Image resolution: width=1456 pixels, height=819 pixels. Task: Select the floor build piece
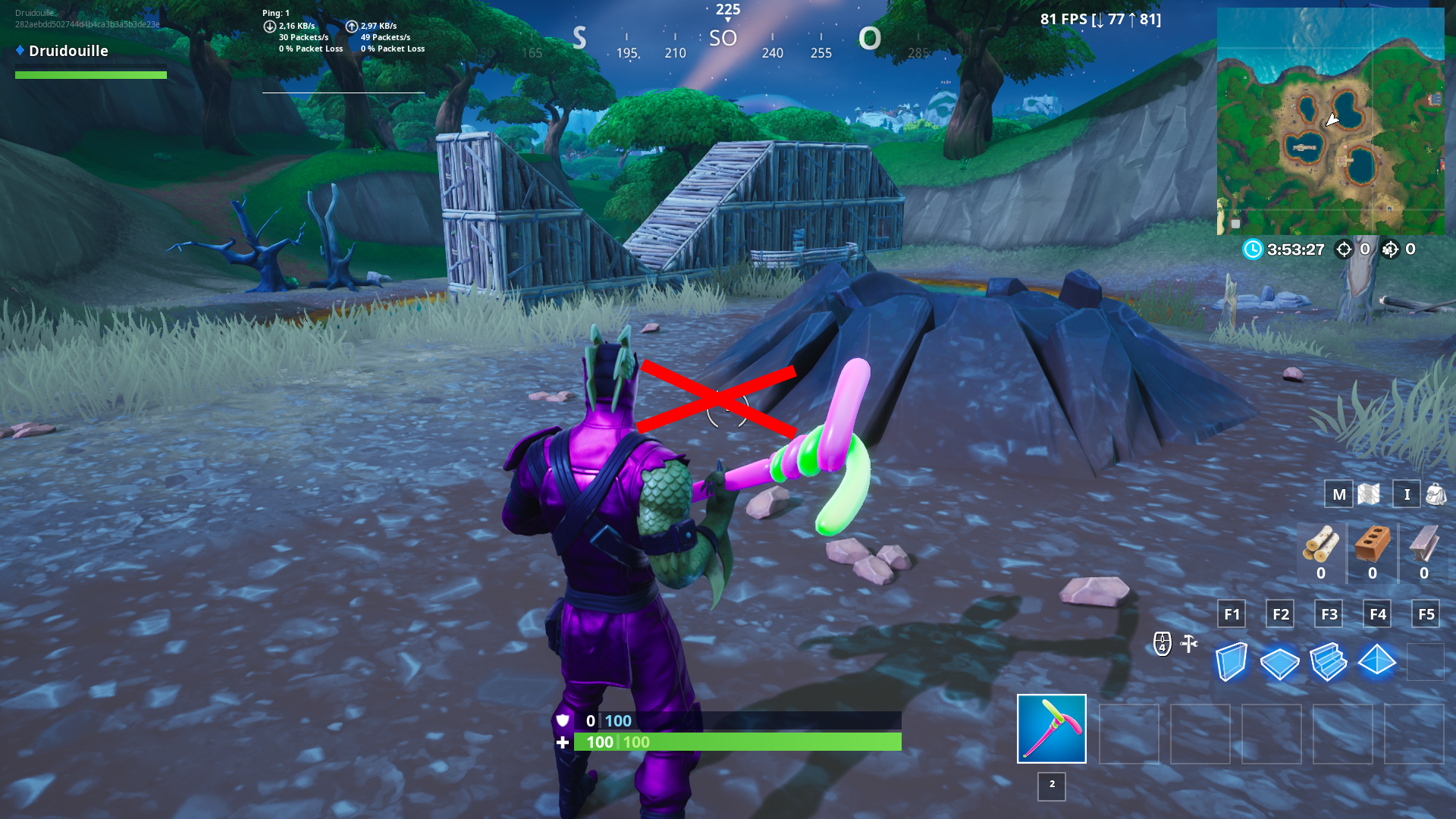point(1280,662)
